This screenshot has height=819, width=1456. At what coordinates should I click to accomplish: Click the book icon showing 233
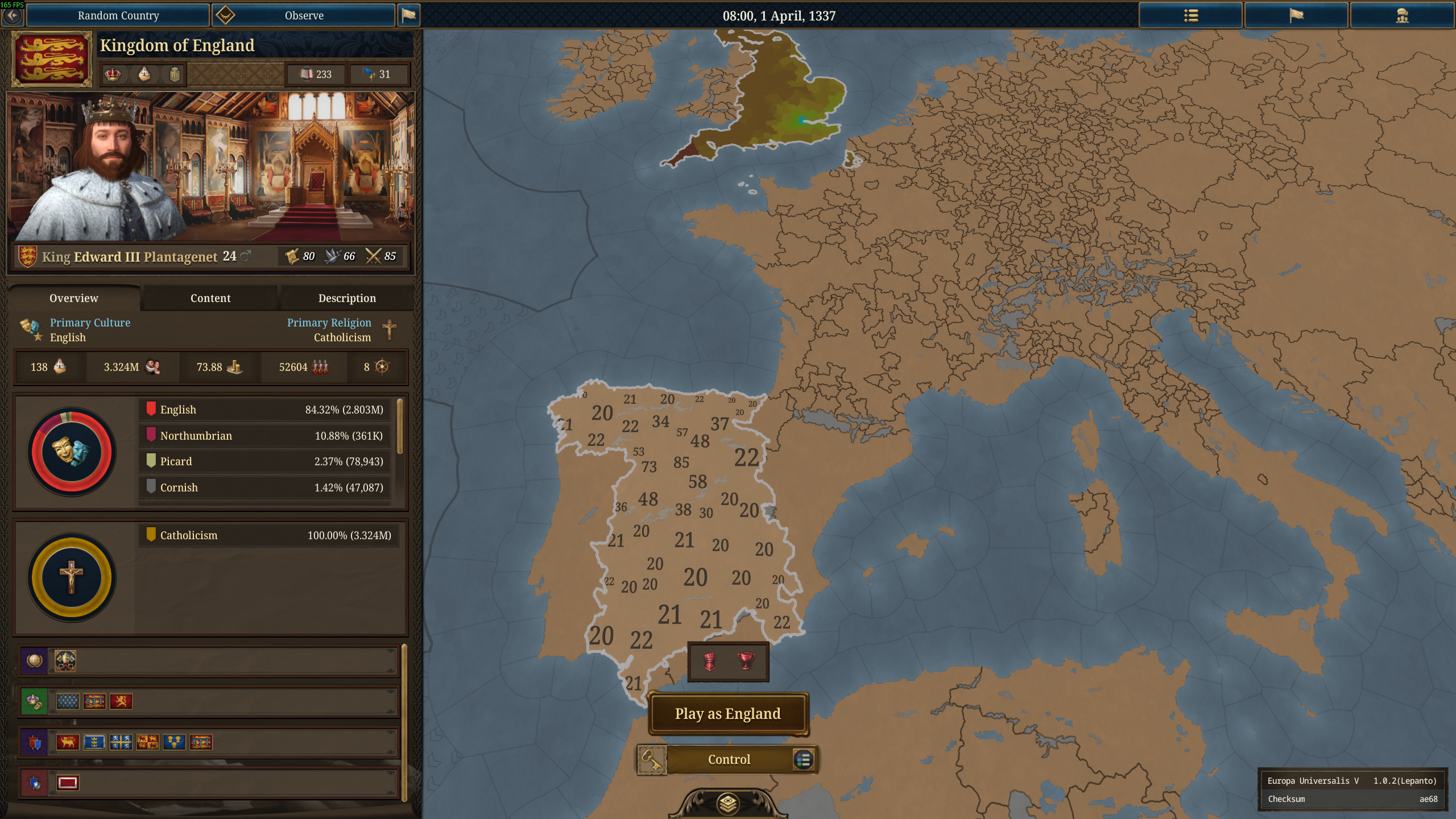[308, 74]
